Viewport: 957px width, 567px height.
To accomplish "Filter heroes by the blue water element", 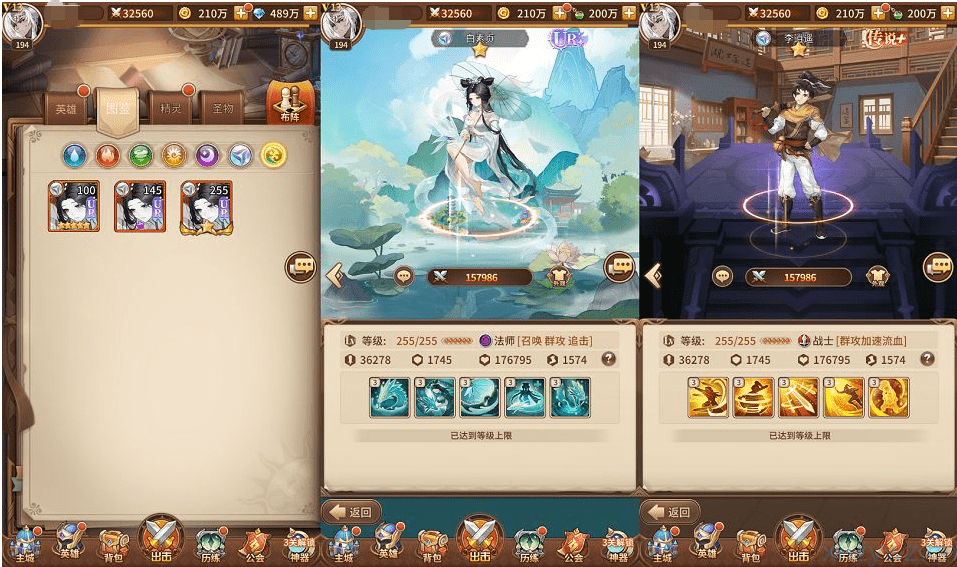I will click(75, 154).
